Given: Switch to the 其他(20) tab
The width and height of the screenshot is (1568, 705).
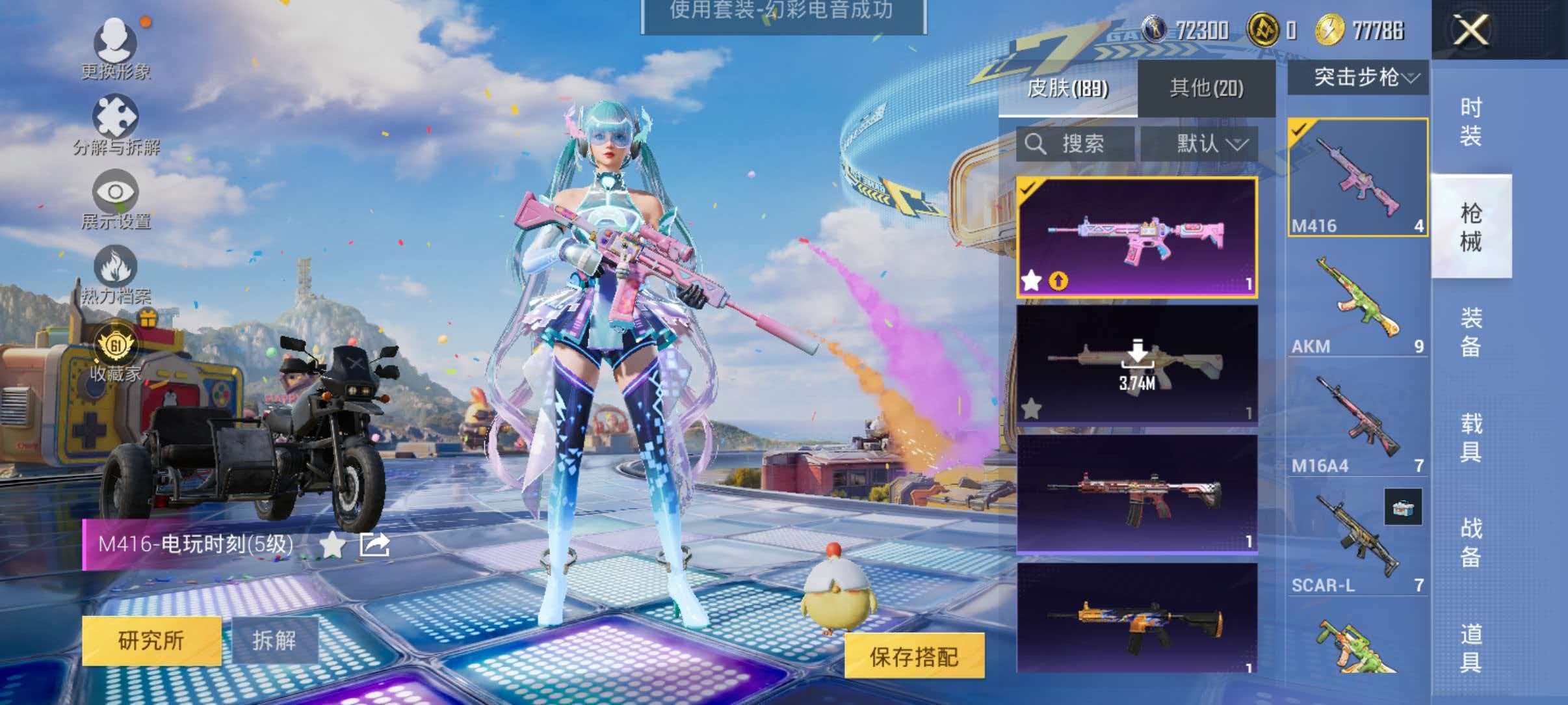Looking at the screenshot, I should (1206, 88).
